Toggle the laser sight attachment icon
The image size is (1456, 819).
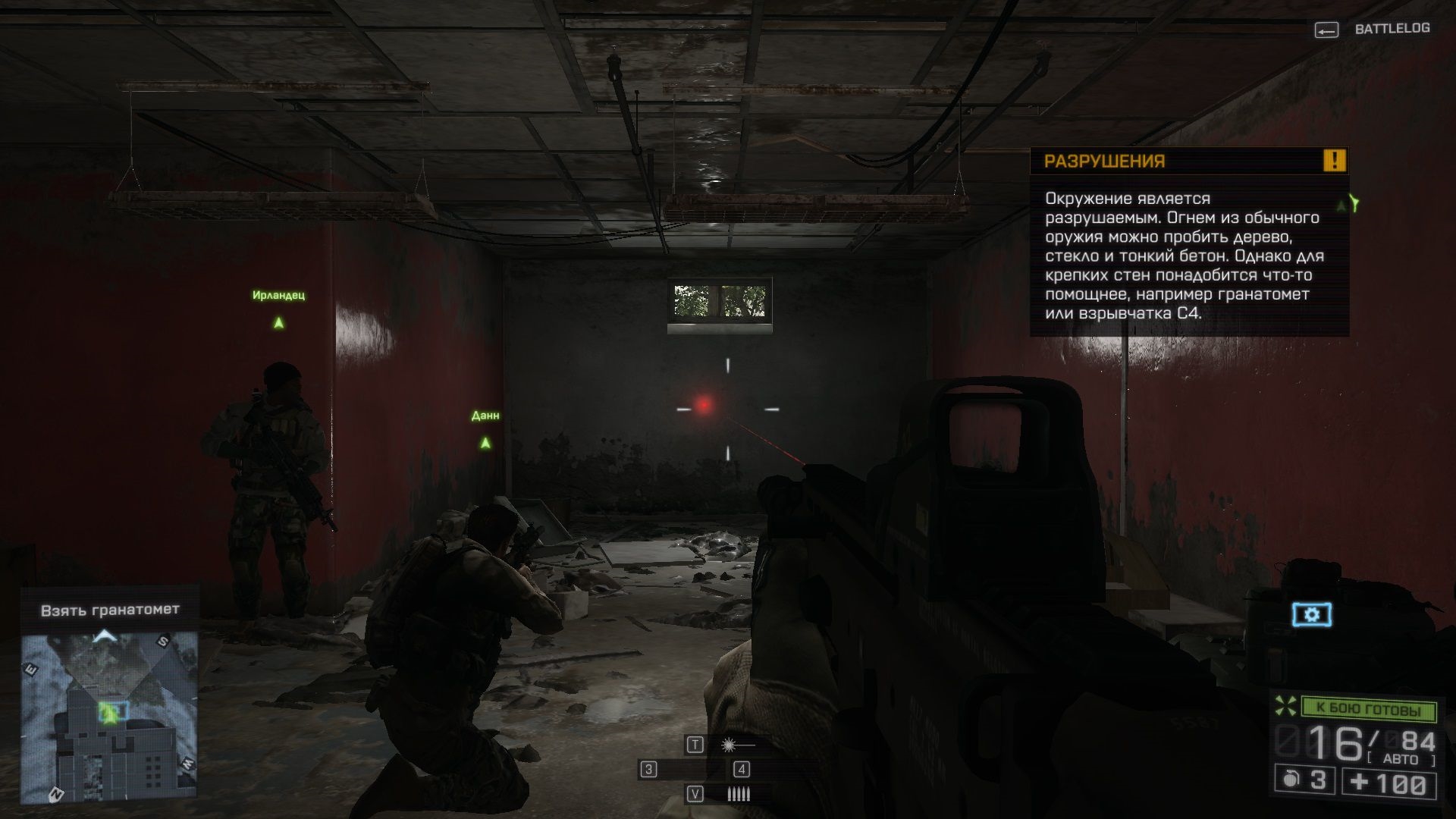730,745
